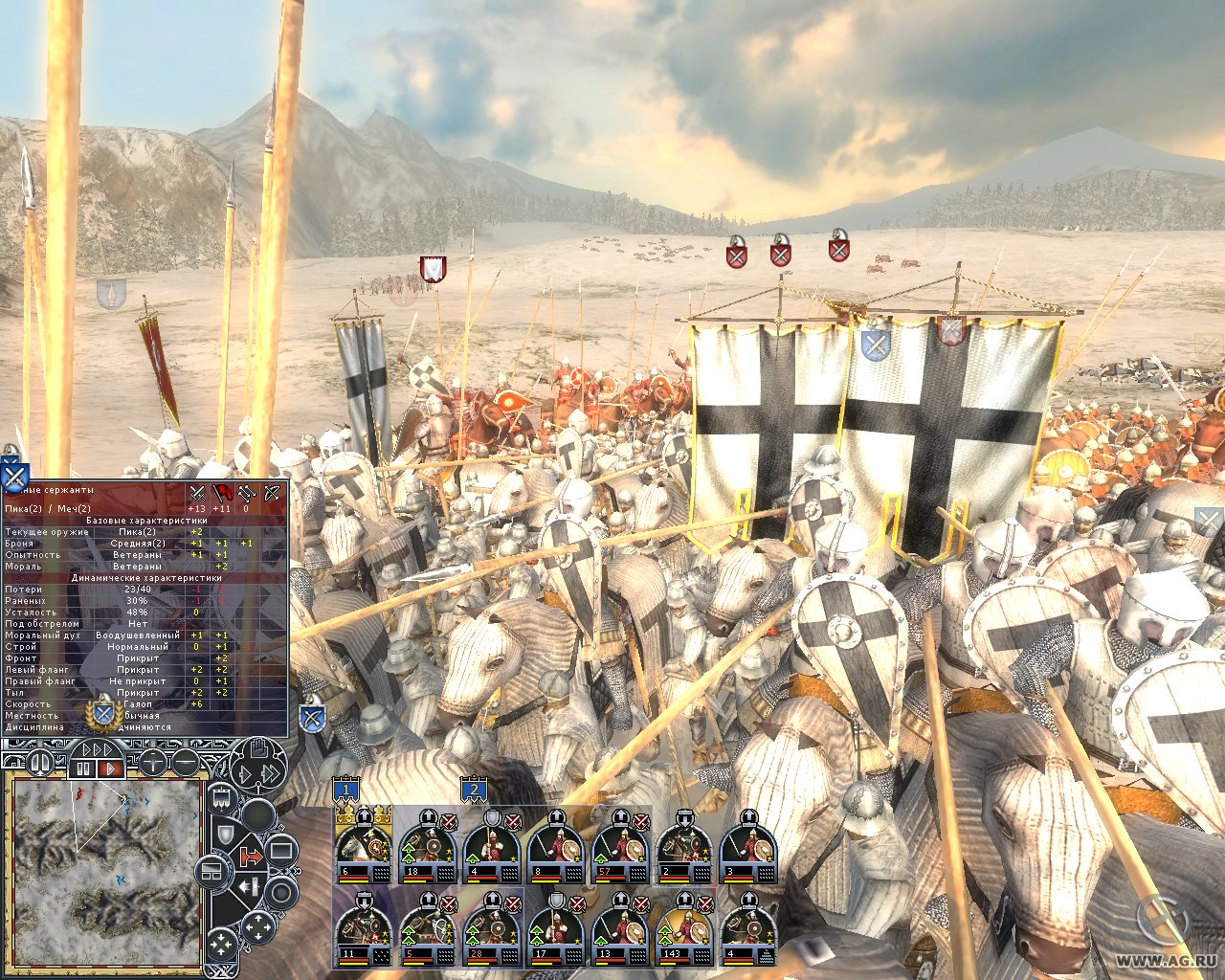Toggle the shield defensive stance button

point(224,835)
